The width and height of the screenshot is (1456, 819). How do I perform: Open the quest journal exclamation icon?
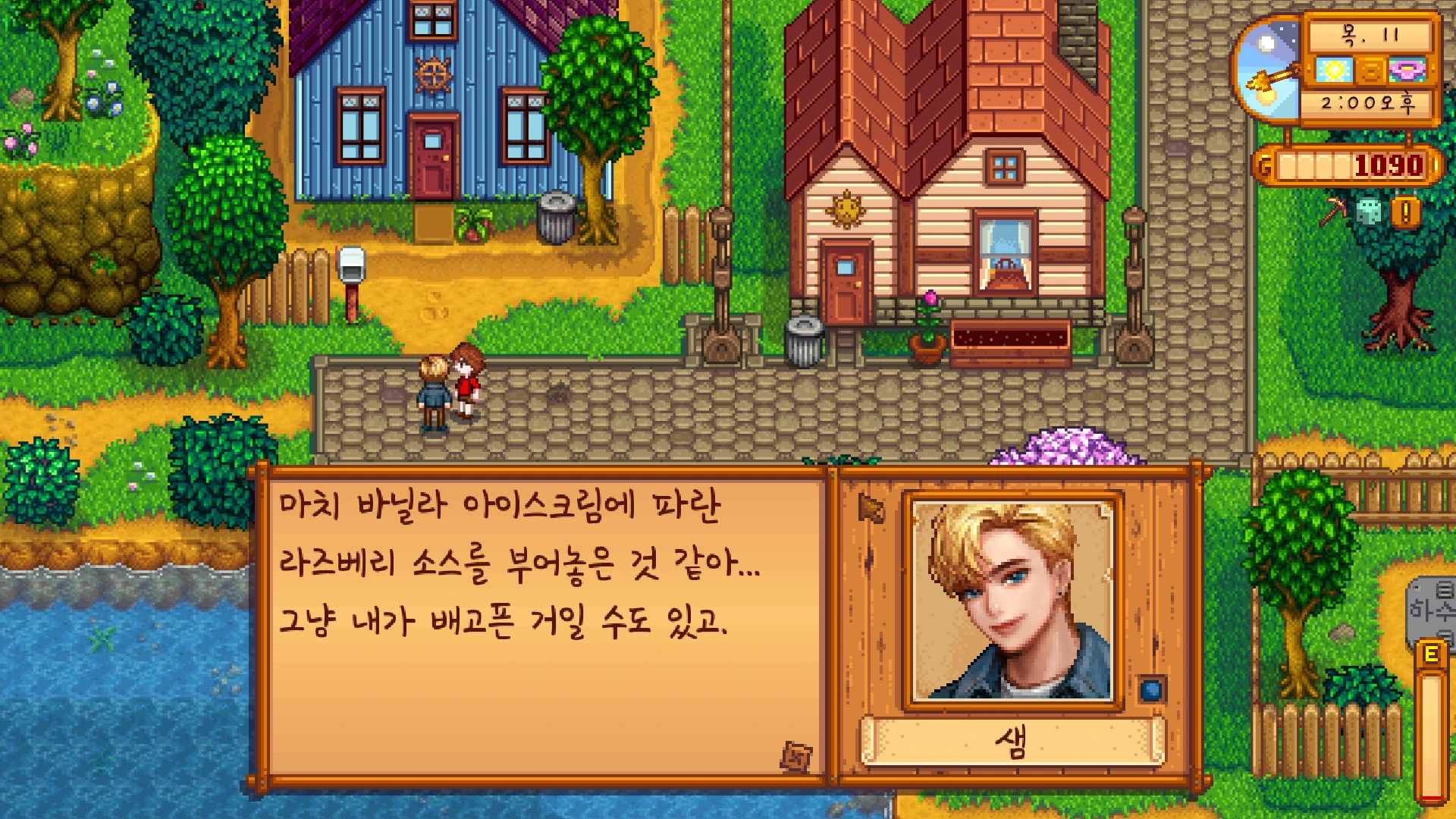[1405, 213]
